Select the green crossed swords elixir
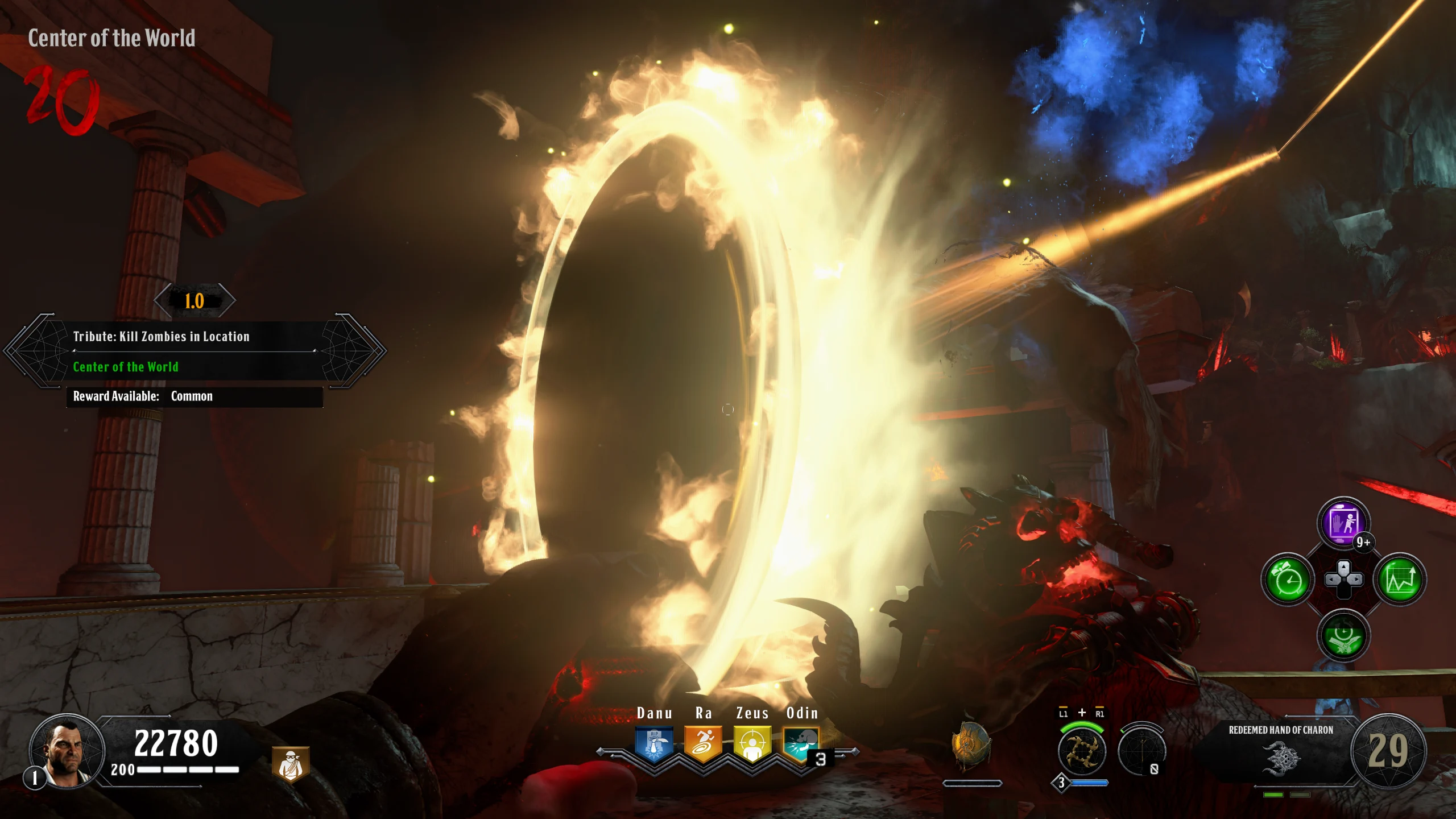 [1343, 635]
